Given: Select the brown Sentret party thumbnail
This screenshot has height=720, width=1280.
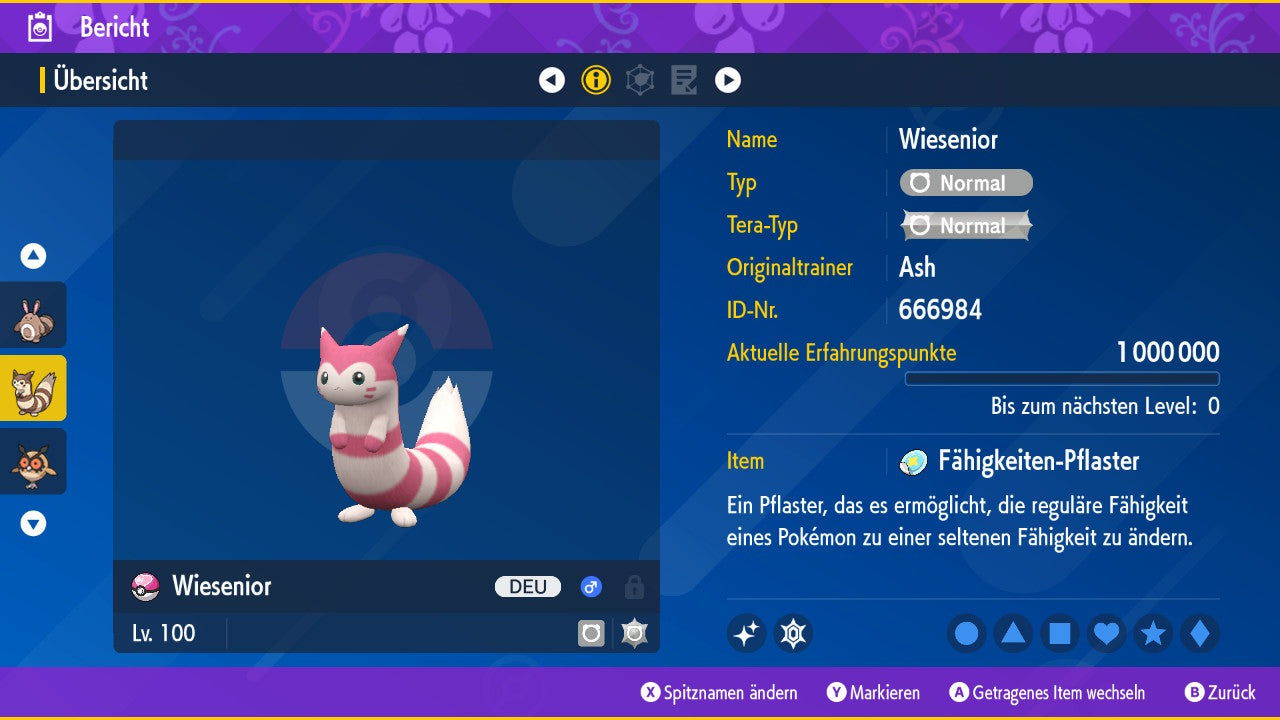Looking at the screenshot, I should (x=33, y=315).
